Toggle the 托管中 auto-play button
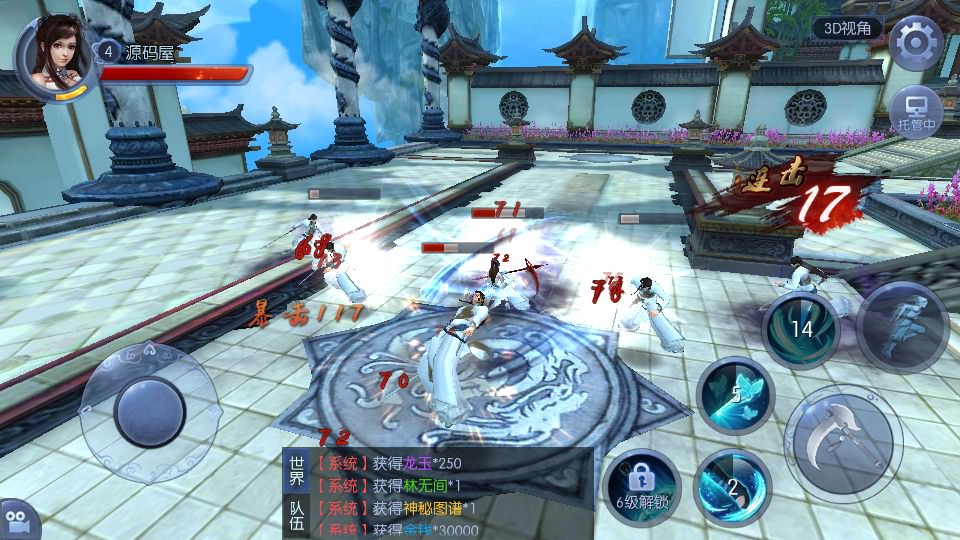 (916, 110)
